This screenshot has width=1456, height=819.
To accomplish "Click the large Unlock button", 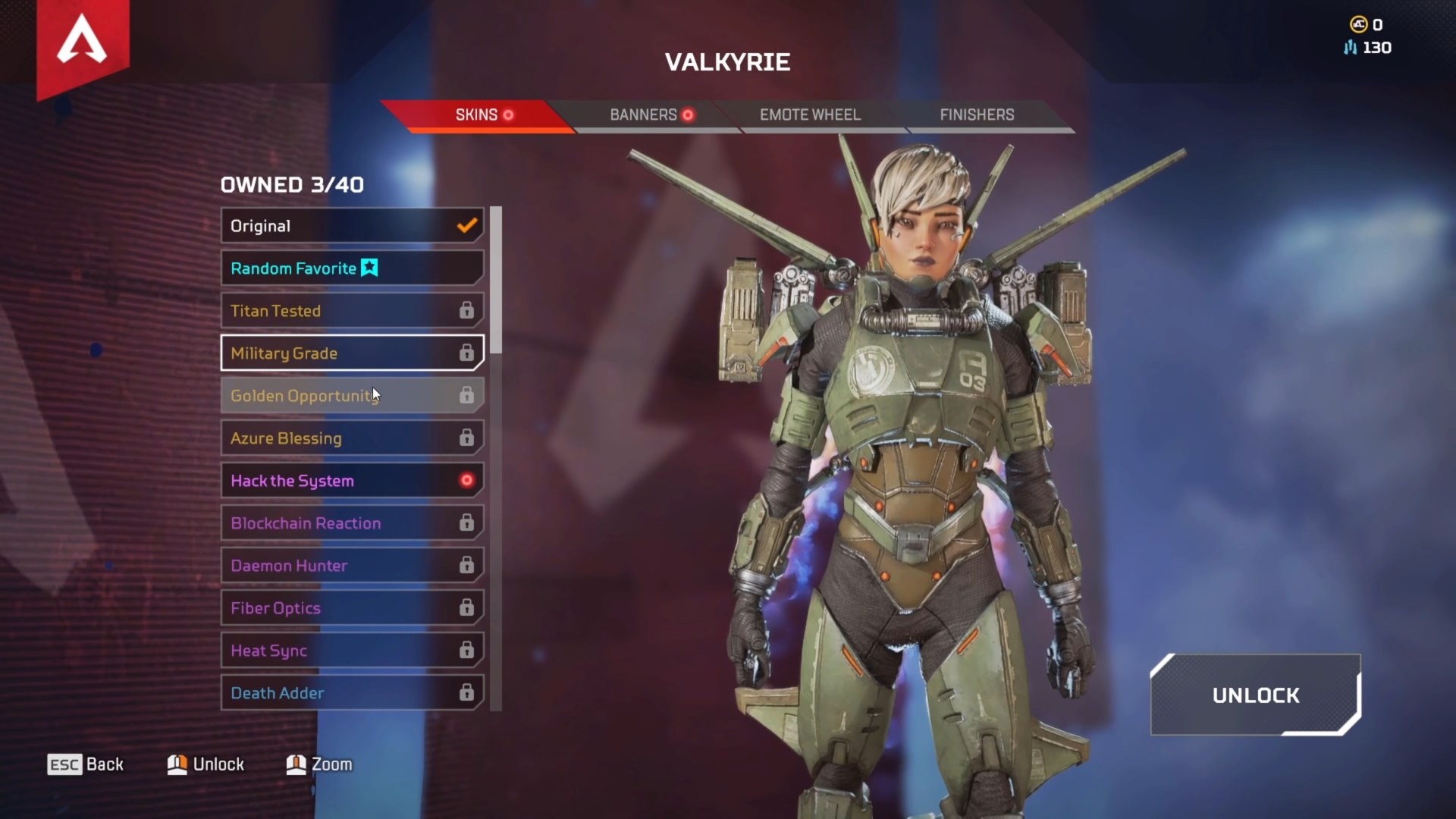I will 1255,695.
